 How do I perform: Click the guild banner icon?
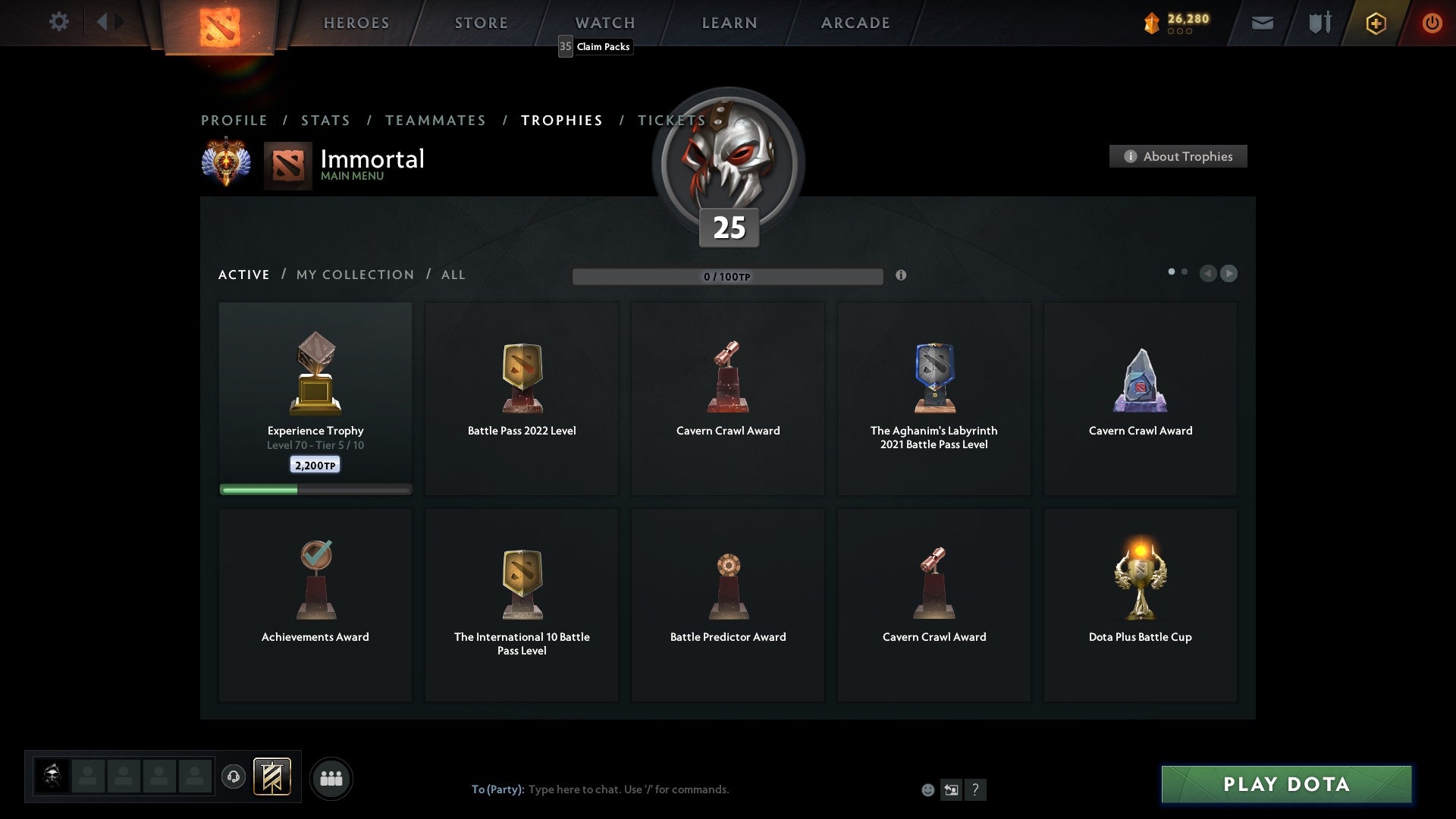click(x=273, y=777)
